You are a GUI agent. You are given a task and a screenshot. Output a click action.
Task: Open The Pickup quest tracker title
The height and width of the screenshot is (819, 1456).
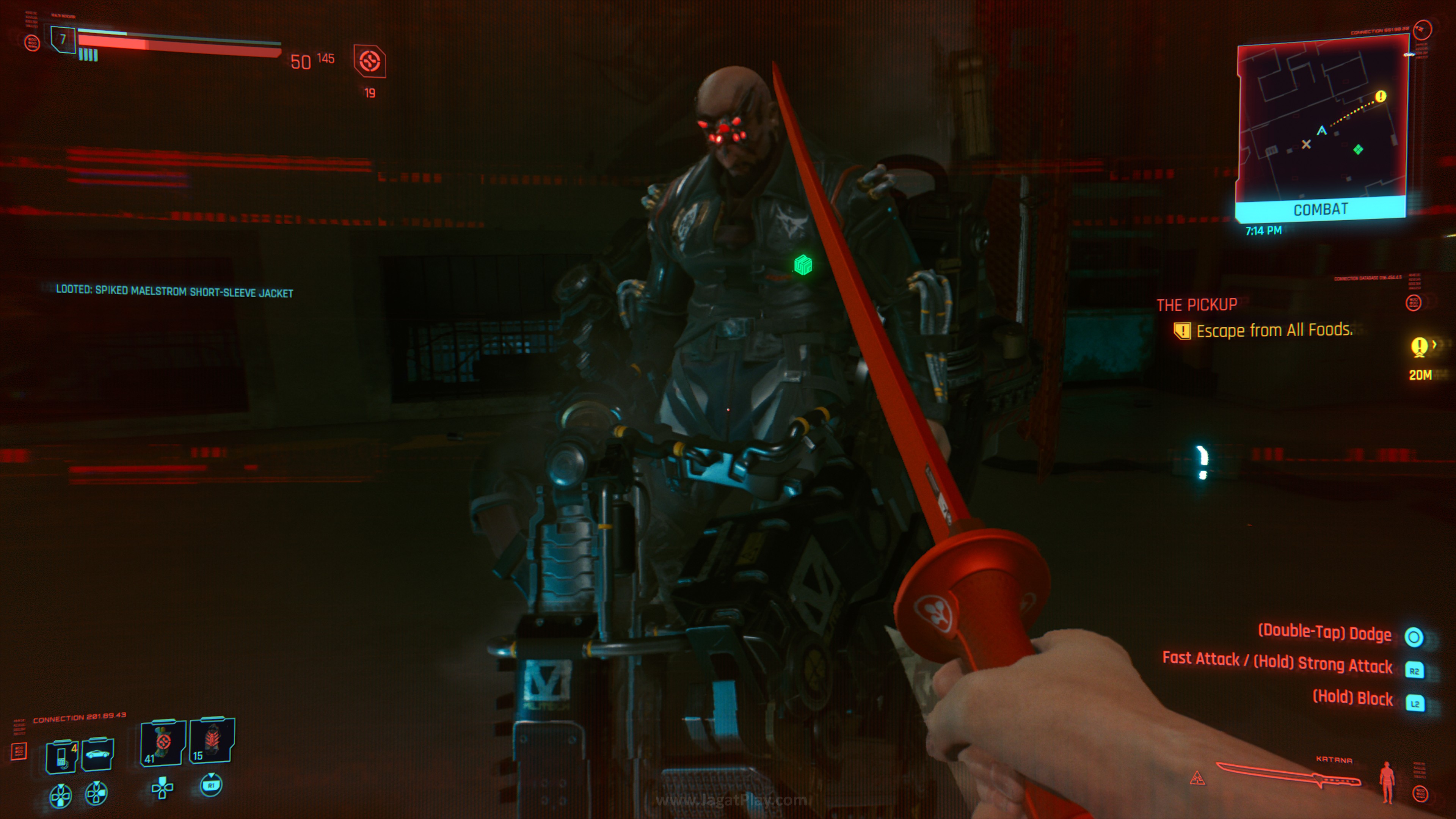(1197, 305)
